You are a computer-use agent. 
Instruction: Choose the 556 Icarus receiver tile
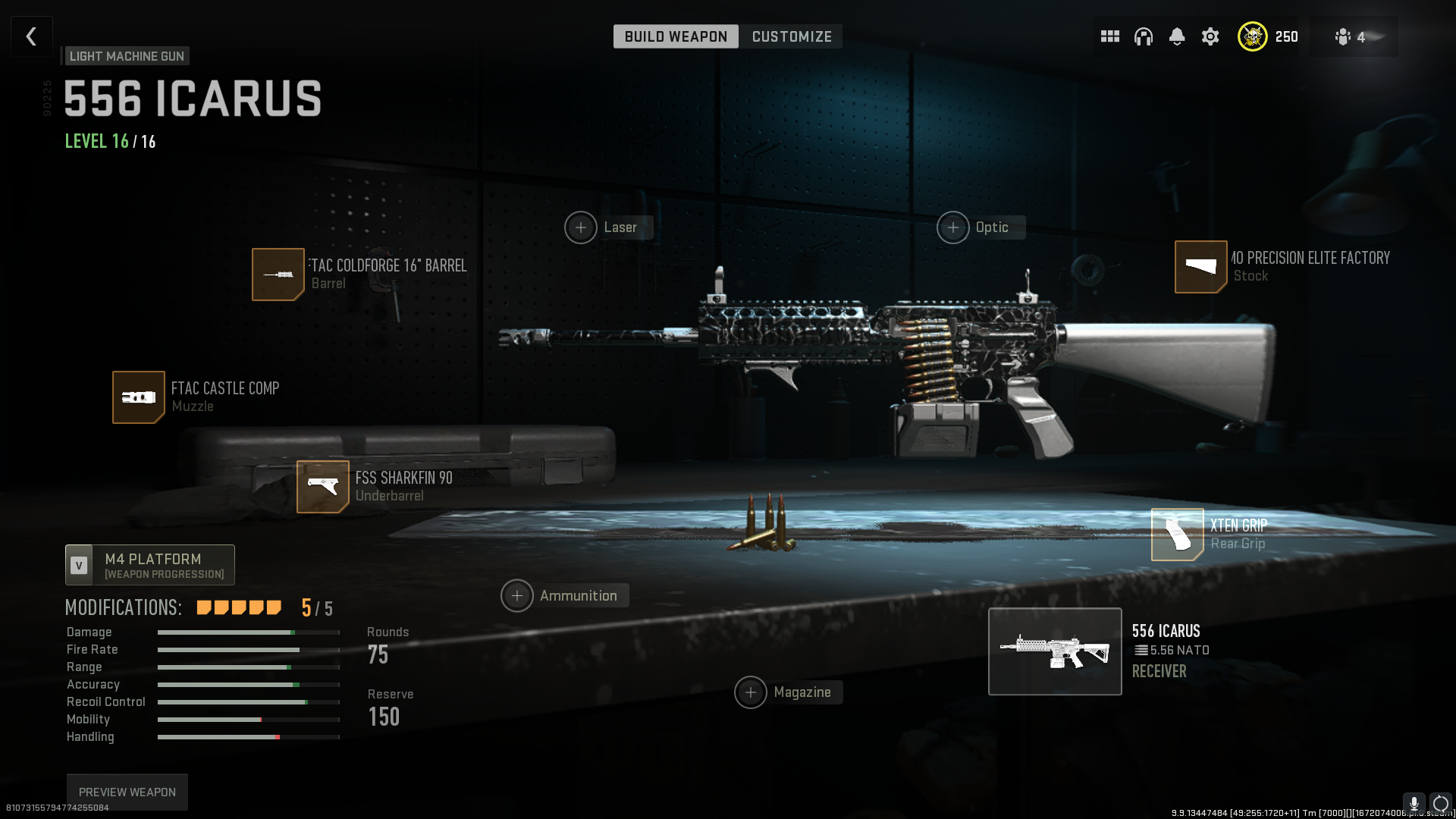point(1055,651)
